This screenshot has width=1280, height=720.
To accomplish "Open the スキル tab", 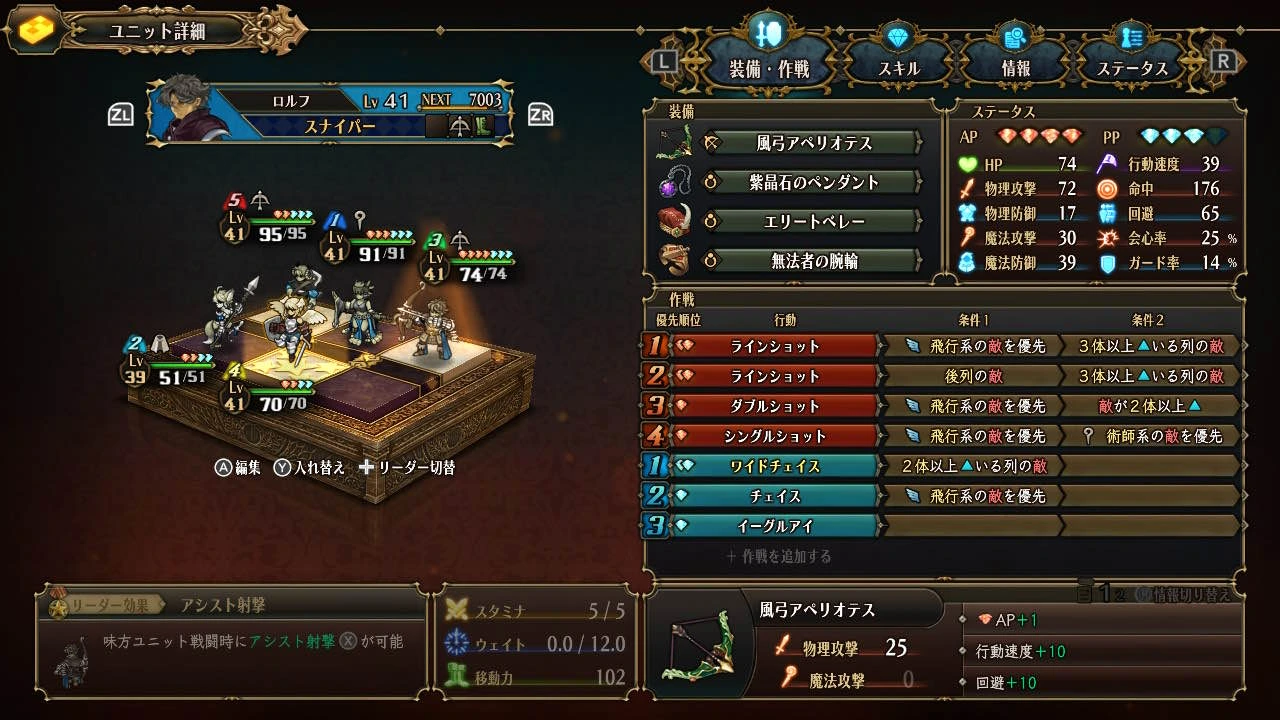I will (x=898, y=68).
